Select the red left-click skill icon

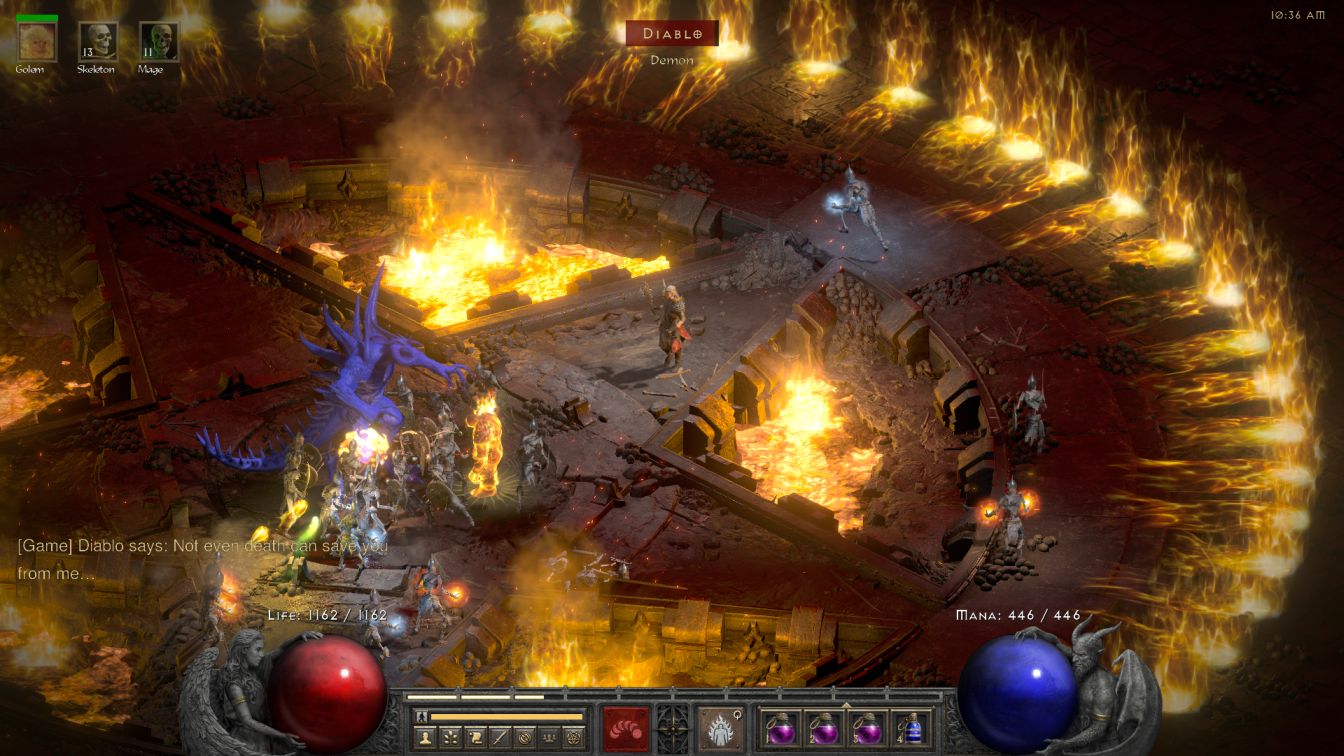coord(626,727)
